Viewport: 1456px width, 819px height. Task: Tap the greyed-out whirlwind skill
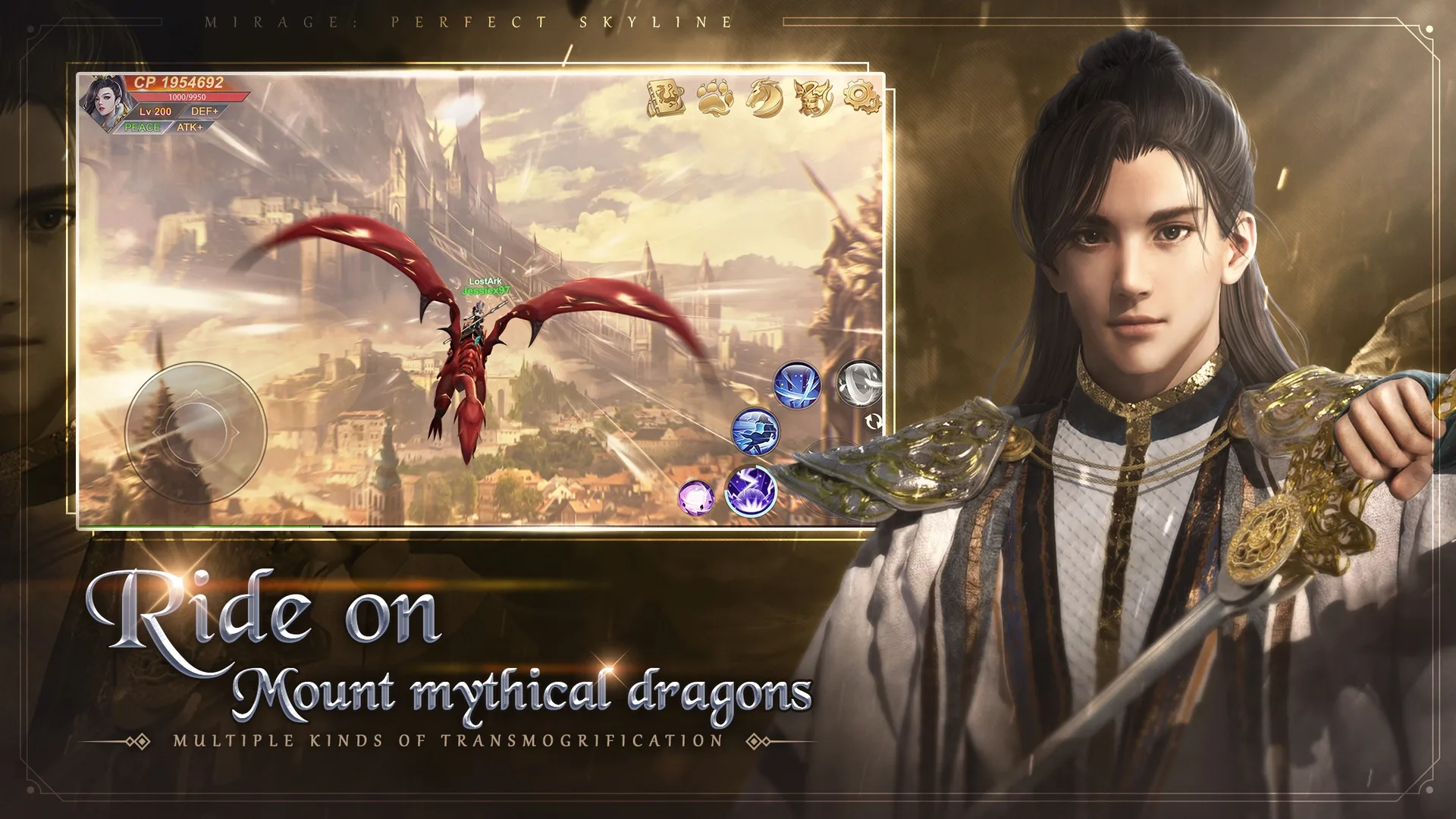click(857, 383)
